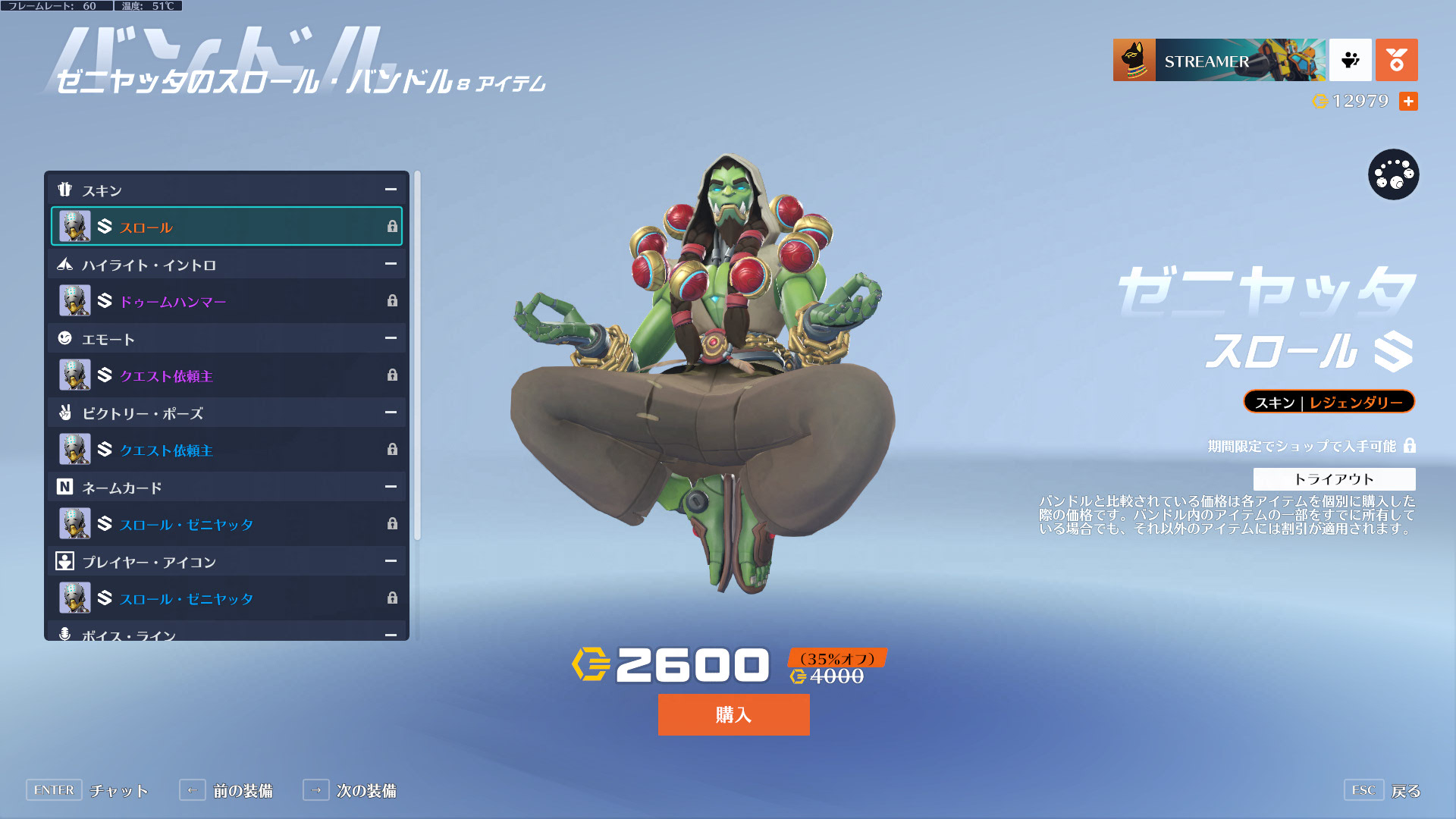Click the トライアウト try-out button
This screenshot has width=1456, height=819.
pos(1334,479)
